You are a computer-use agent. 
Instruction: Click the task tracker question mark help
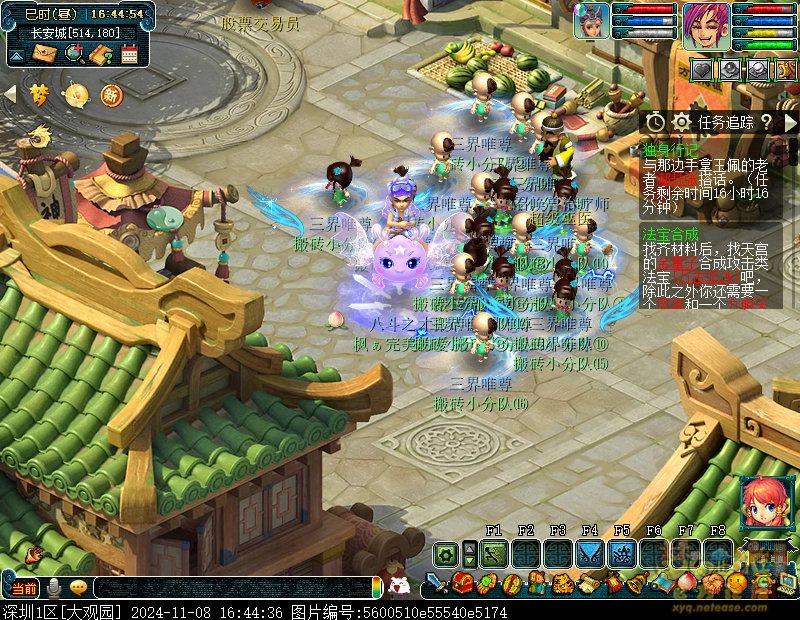click(x=765, y=122)
